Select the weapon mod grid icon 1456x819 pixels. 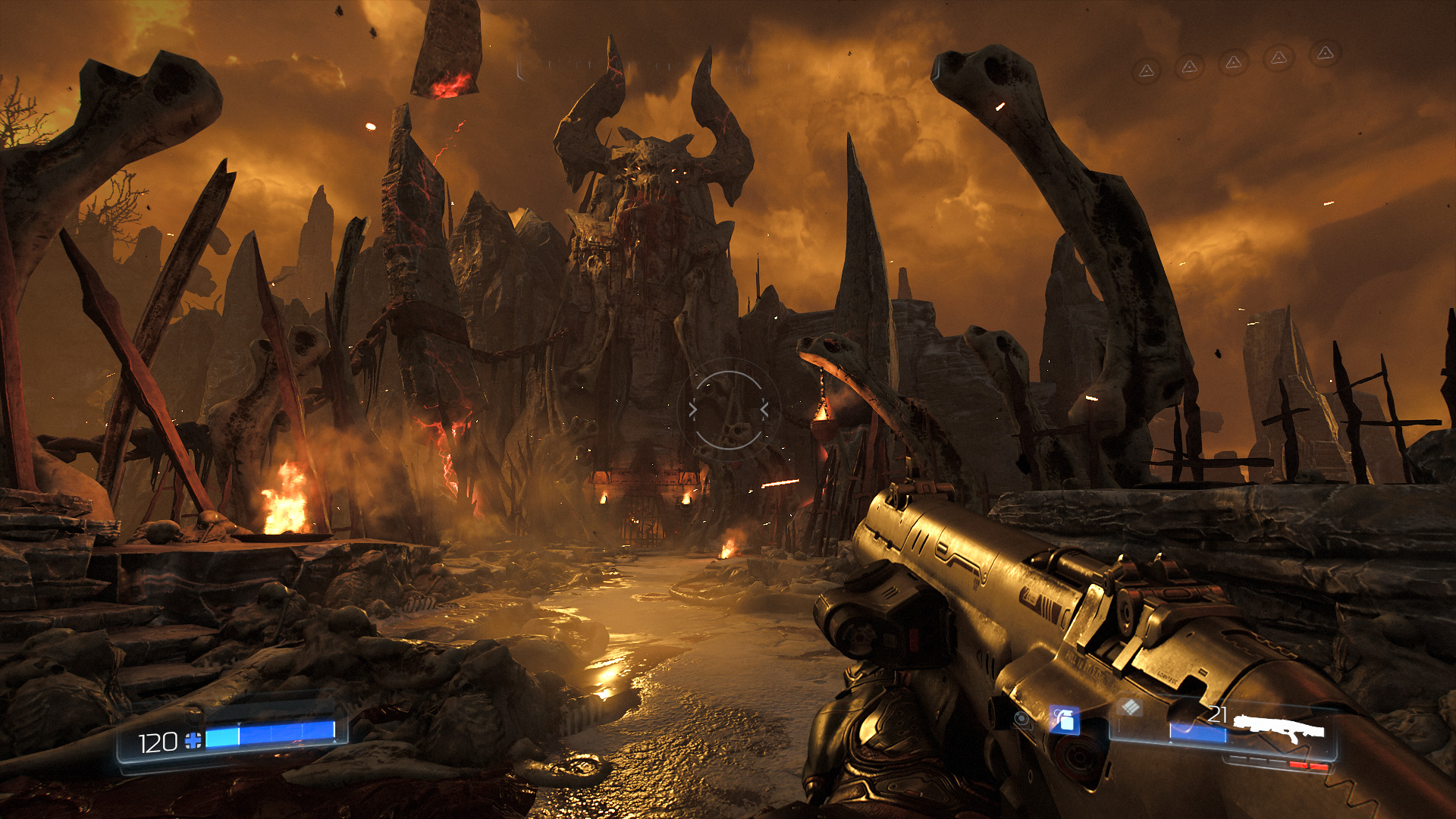pyautogui.click(x=1130, y=708)
